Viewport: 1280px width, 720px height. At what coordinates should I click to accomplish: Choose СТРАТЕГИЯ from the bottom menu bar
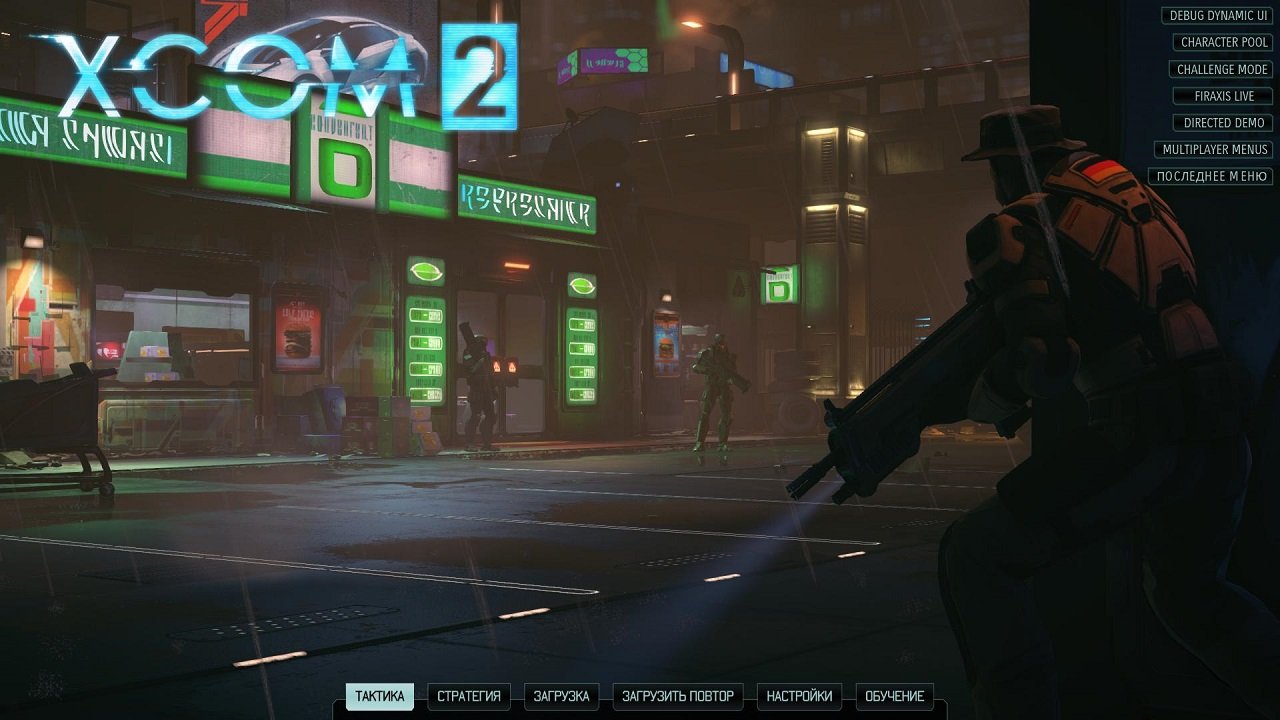(x=467, y=697)
